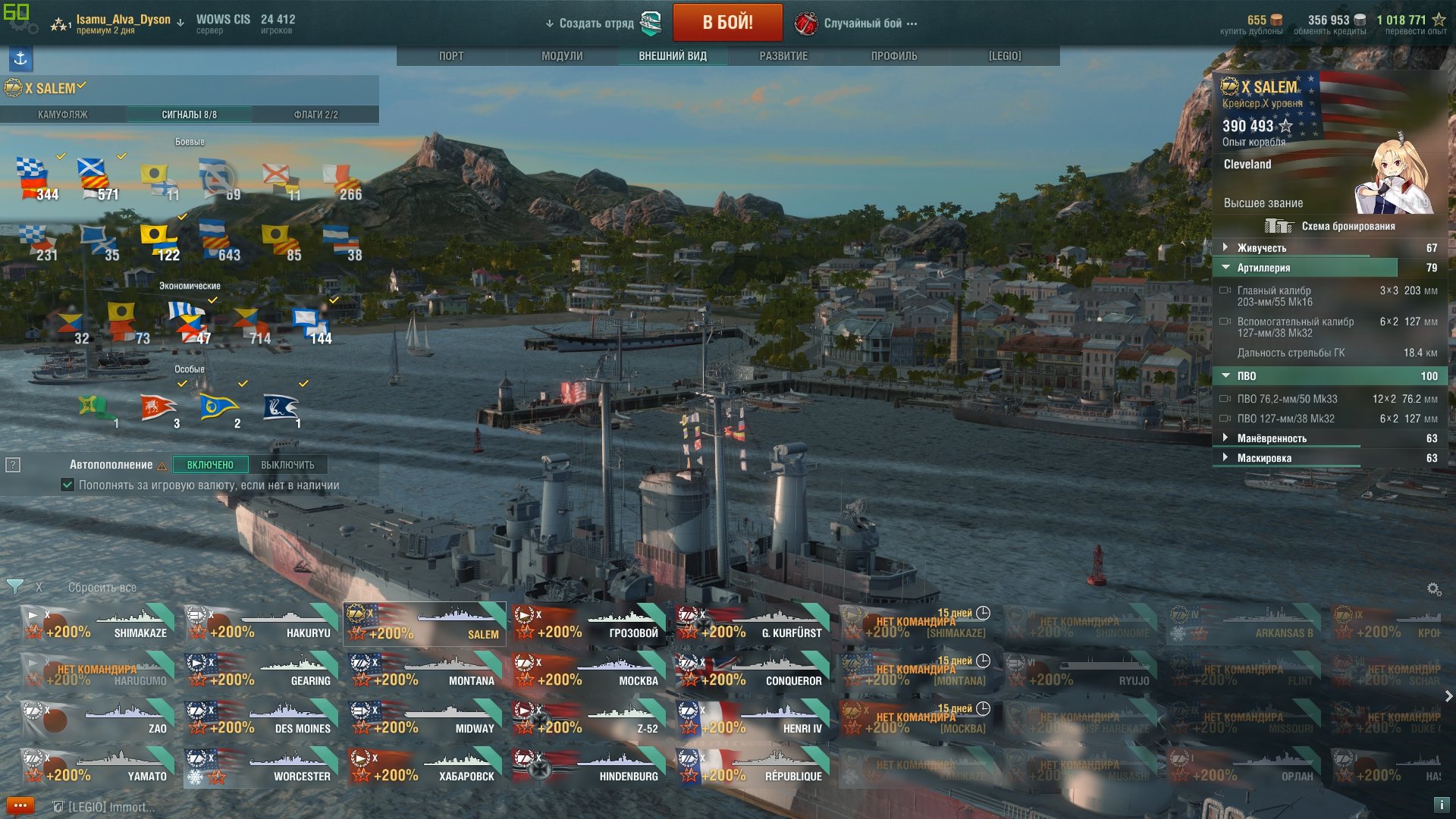1456x819 pixels.
Task: Start the battle with В БОЙ! button
Action: point(727,23)
